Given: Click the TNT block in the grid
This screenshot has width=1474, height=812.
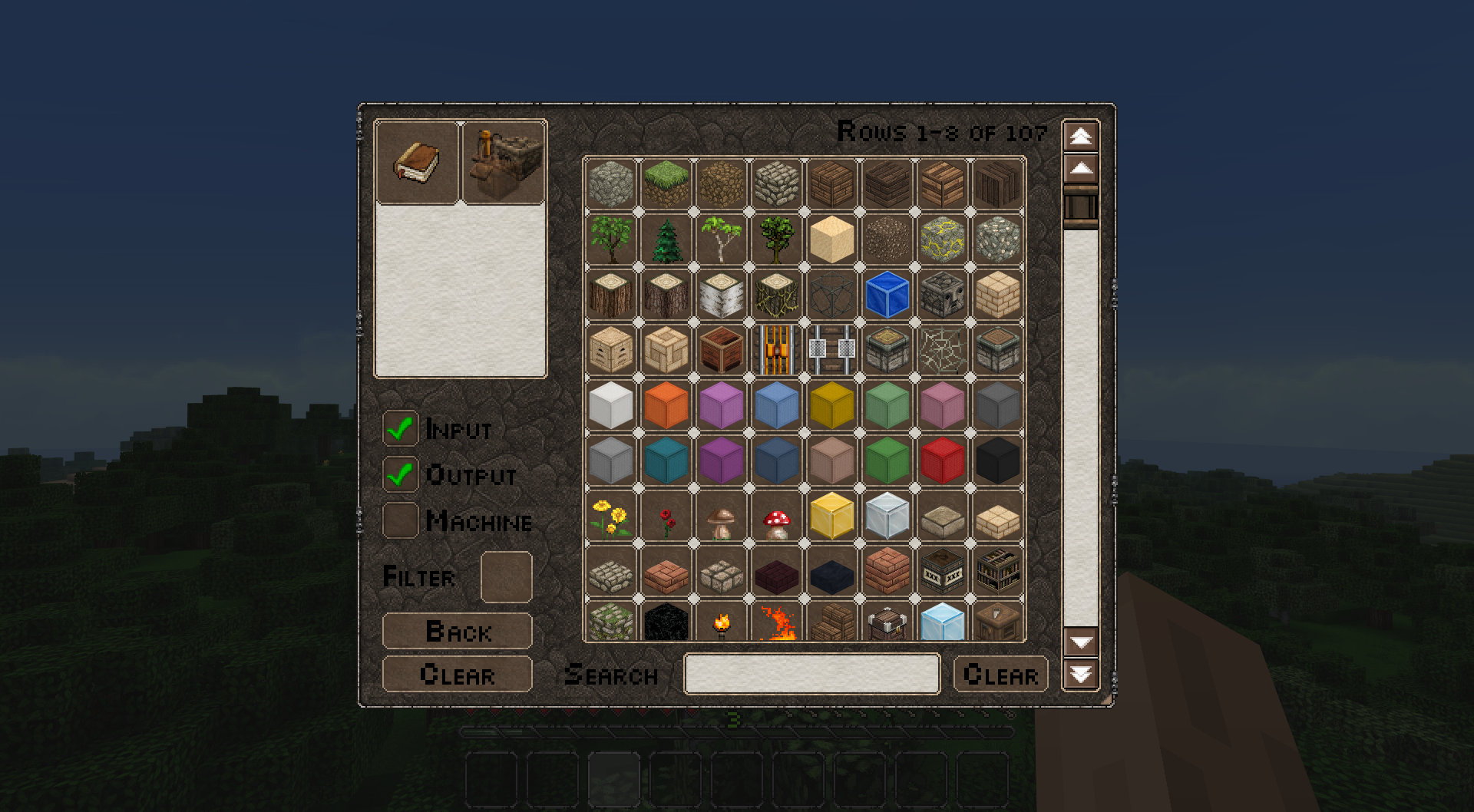Looking at the screenshot, I should (x=942, y=573).
